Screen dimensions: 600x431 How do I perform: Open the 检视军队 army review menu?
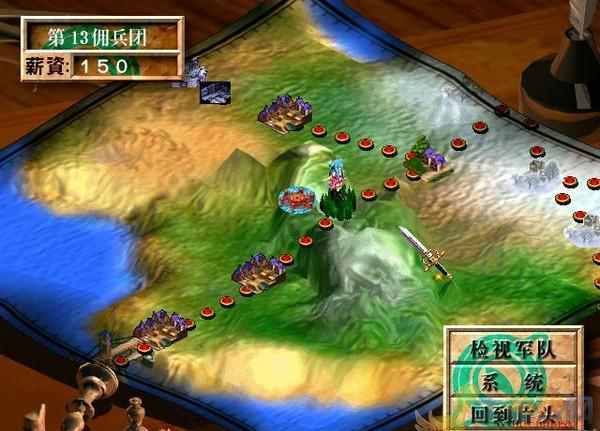[x=514, y=350]
